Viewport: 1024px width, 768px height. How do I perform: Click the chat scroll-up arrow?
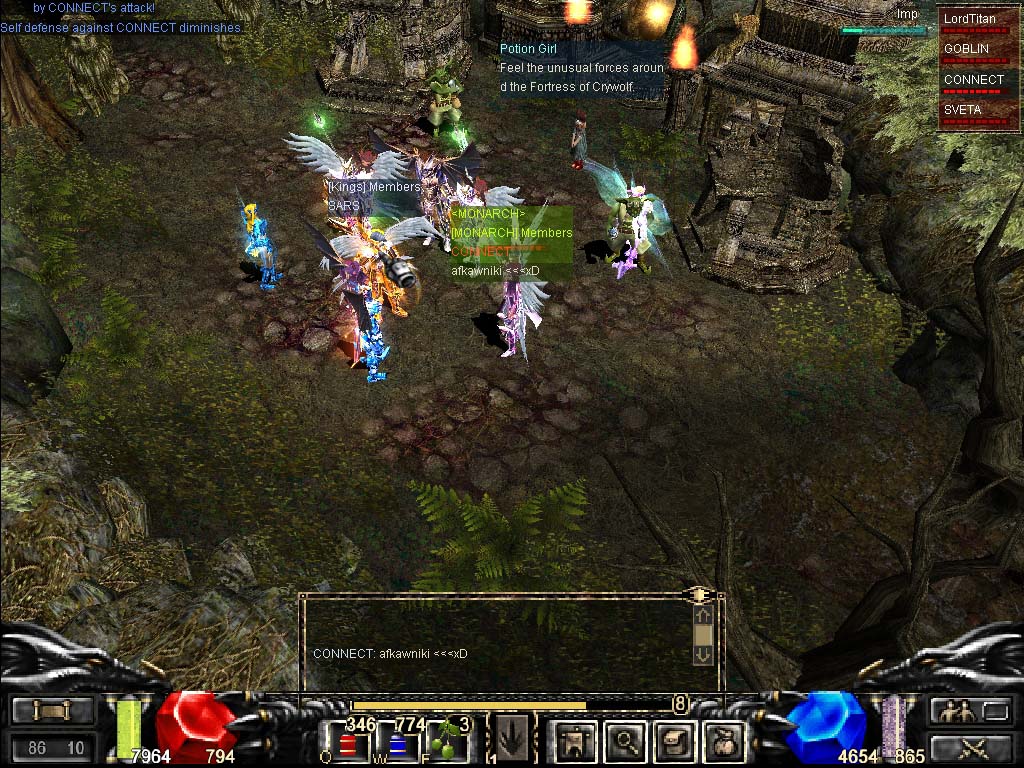pyautogui.click(x=703, y=616)
